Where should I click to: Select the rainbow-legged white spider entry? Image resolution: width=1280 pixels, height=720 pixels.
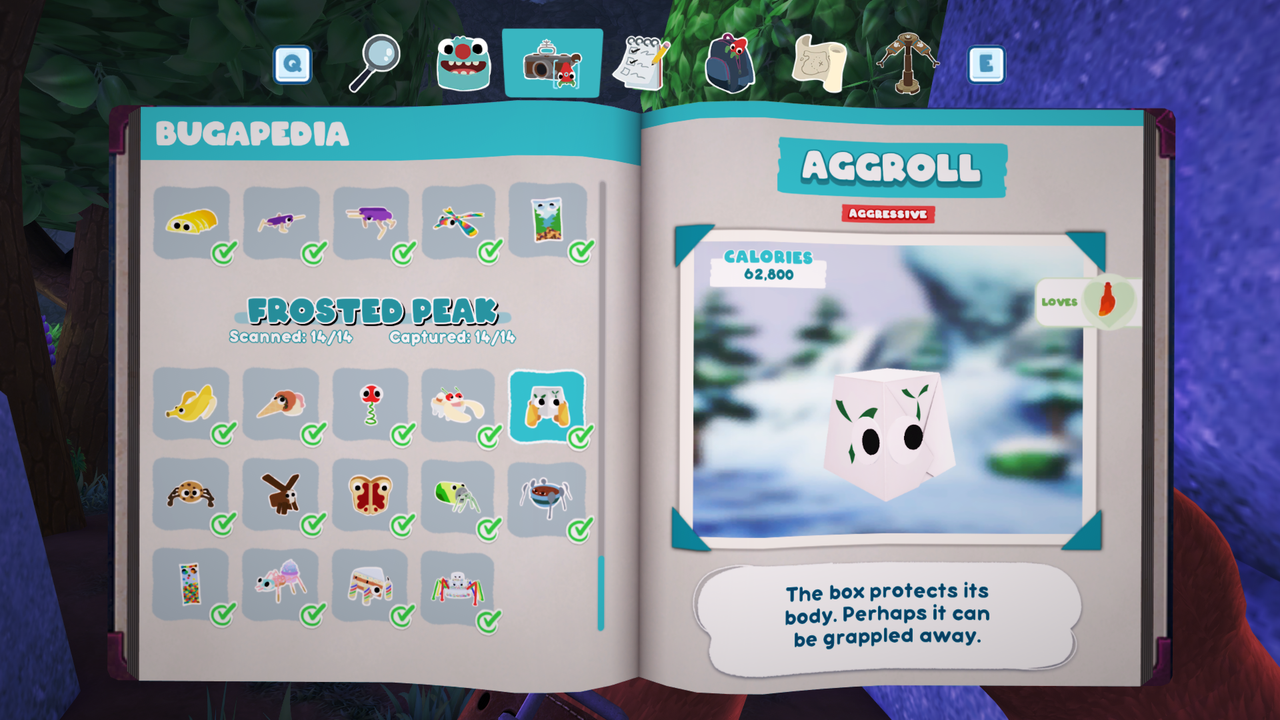click(459, 586)
